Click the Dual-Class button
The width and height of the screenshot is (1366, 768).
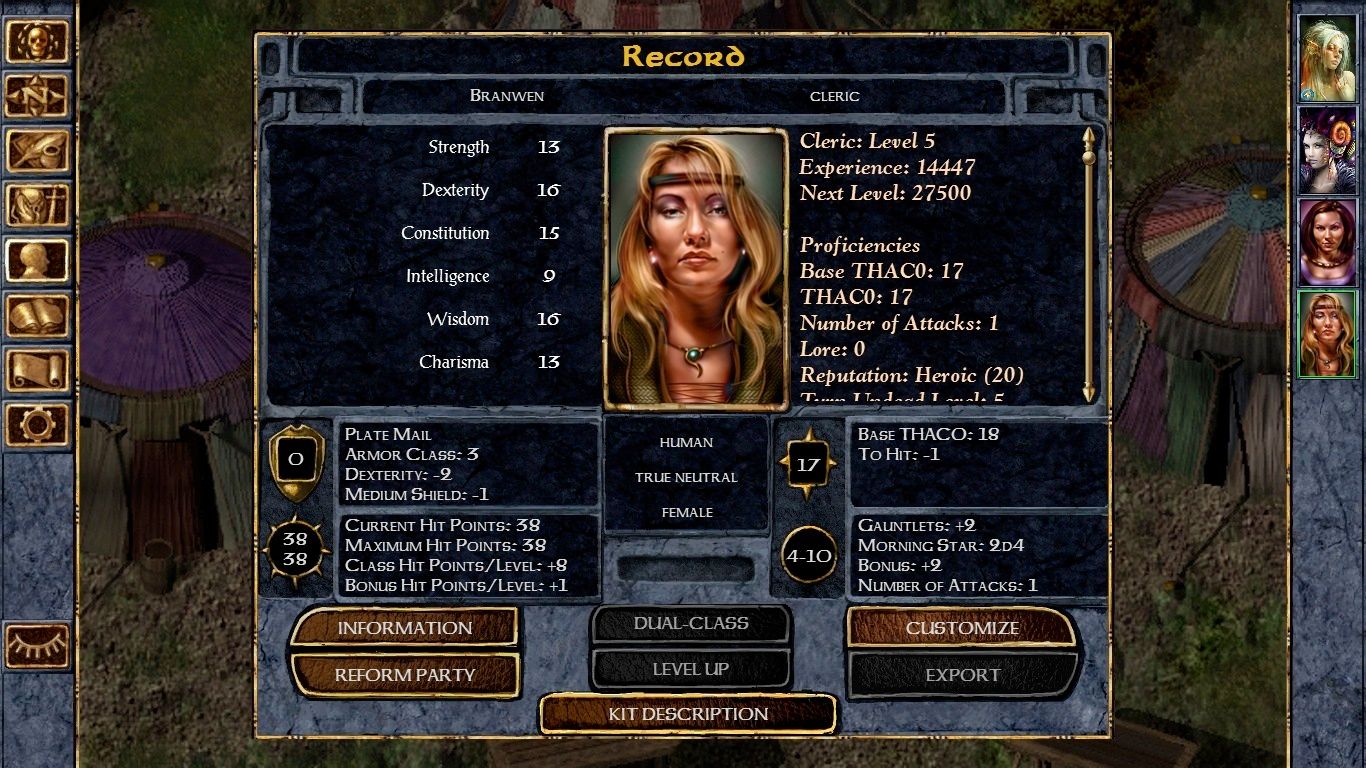coord(690,623)
